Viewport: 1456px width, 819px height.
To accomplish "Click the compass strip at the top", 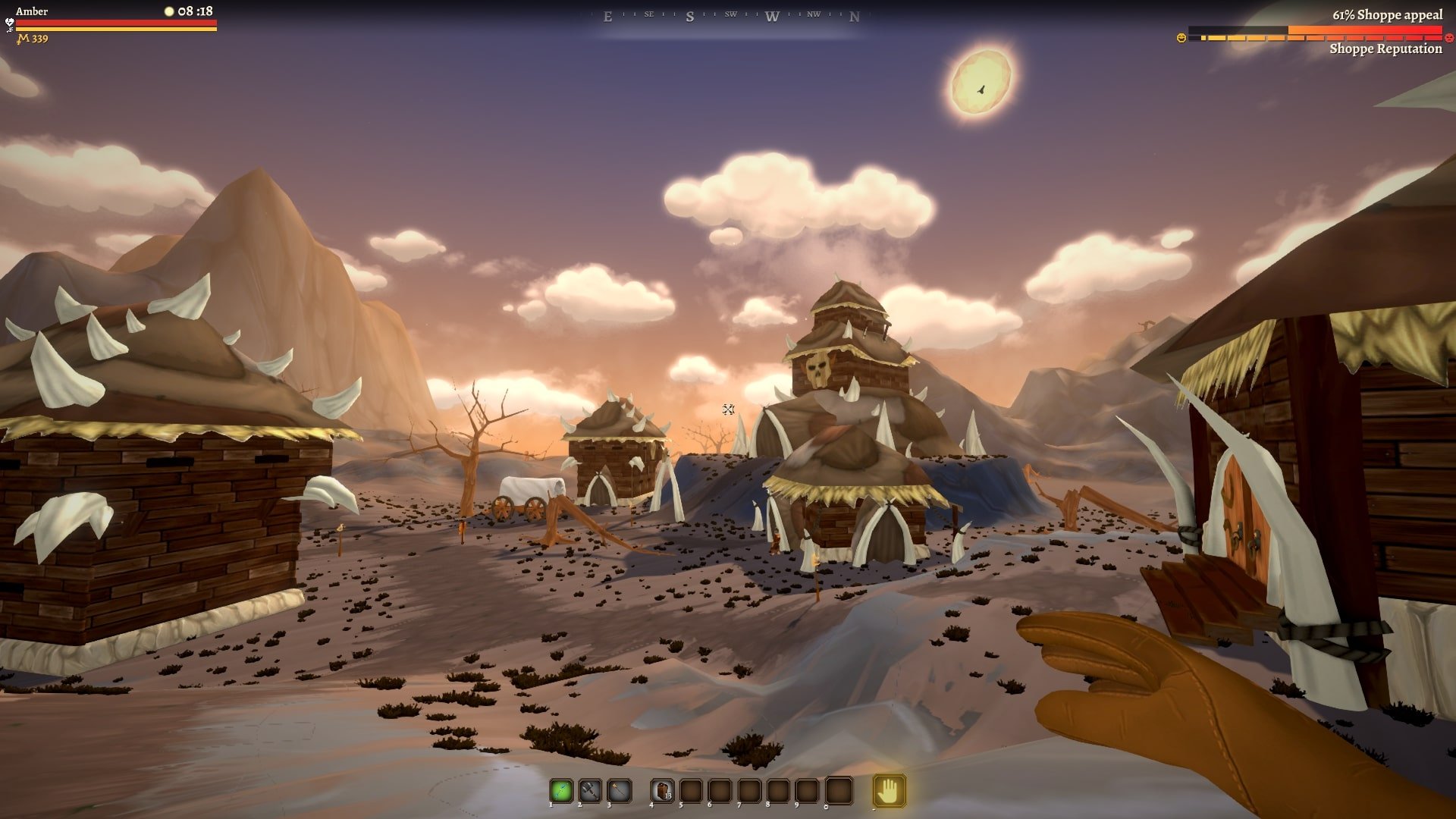I will (x=730, y=16).
